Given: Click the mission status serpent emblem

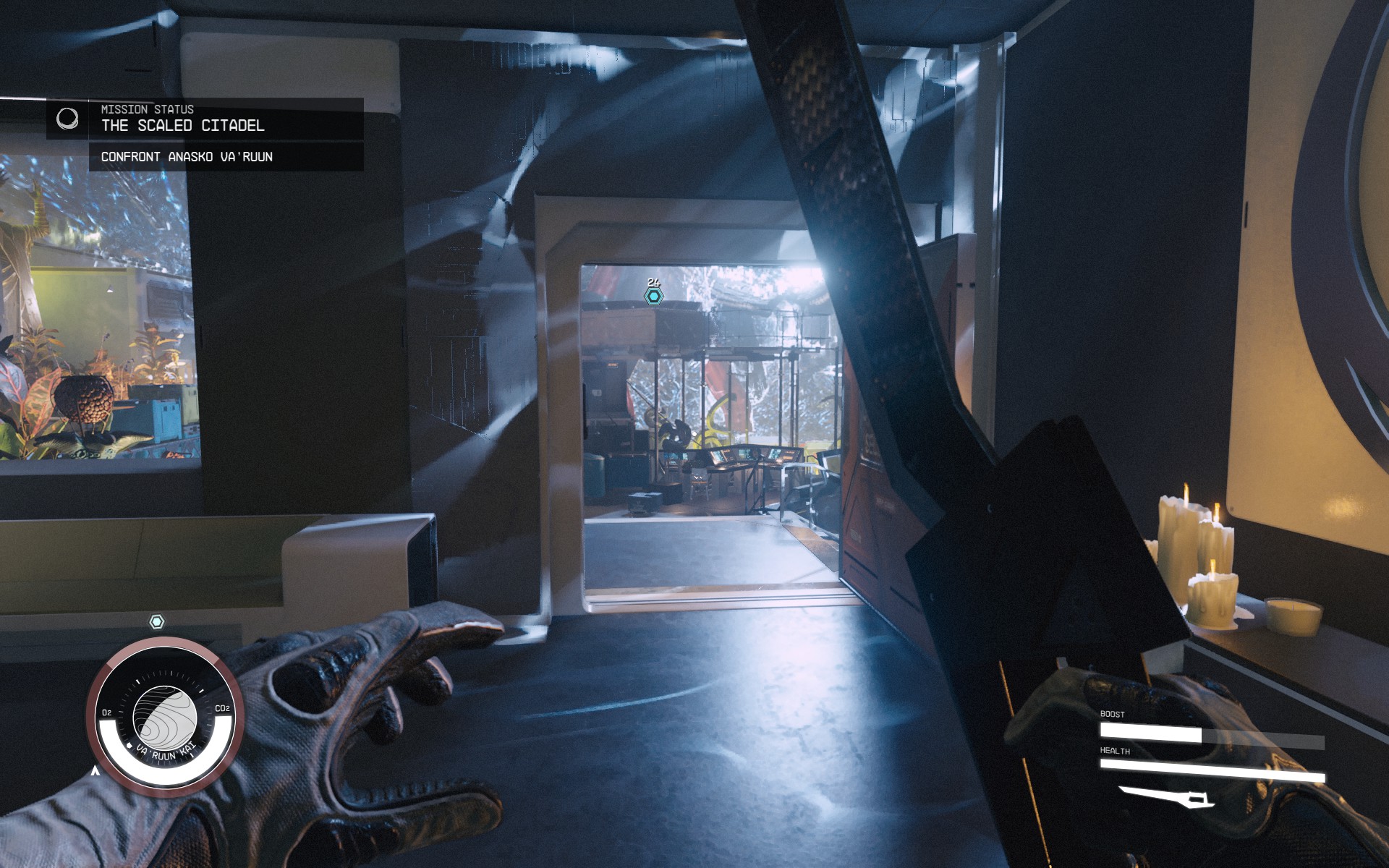Looking at the screenshot, I should (69, 120).
